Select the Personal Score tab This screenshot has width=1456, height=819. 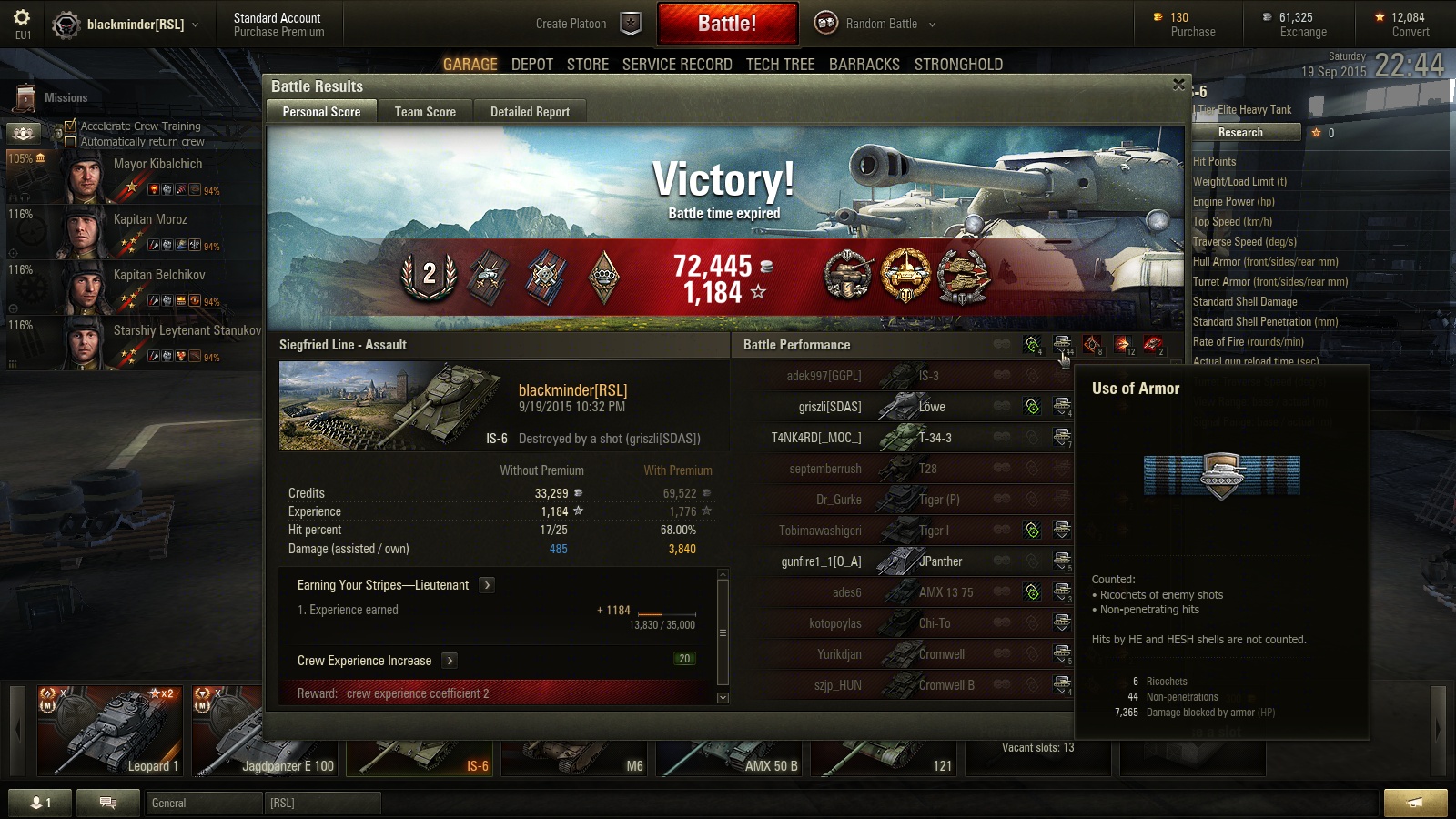321,112
